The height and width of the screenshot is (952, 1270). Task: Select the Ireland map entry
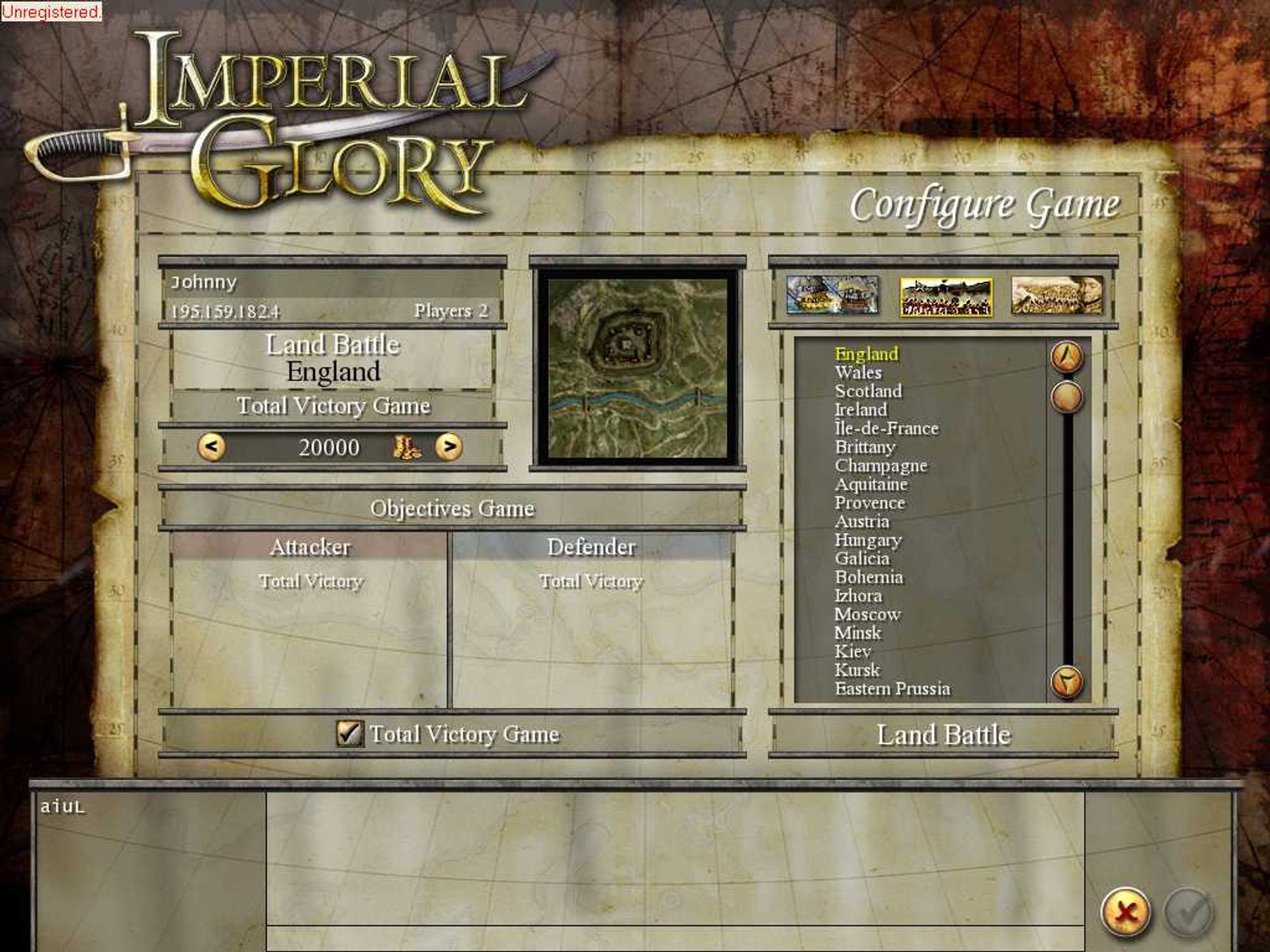click(861, 410)
